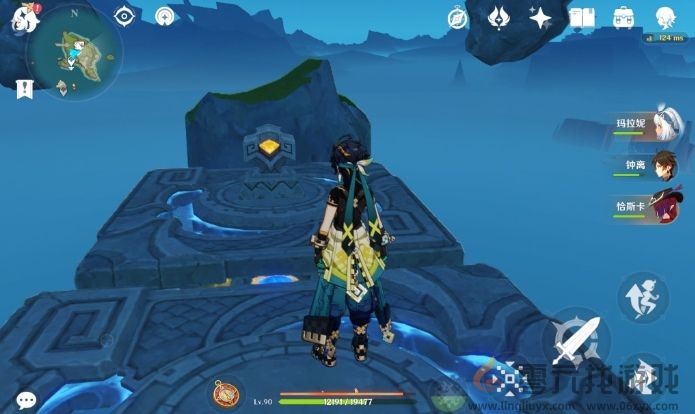Open the circular minimap
Viewport: 695px width, 414px height.
(73, 50)
